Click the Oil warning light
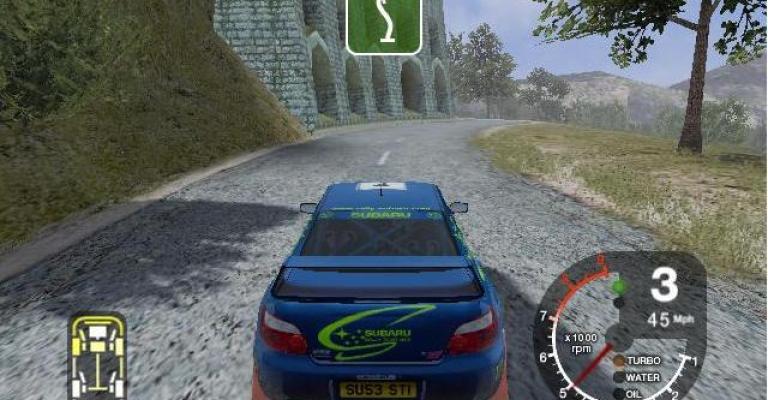Image resolution: width=768 pixels, height=400 pixels. (619, 392)
